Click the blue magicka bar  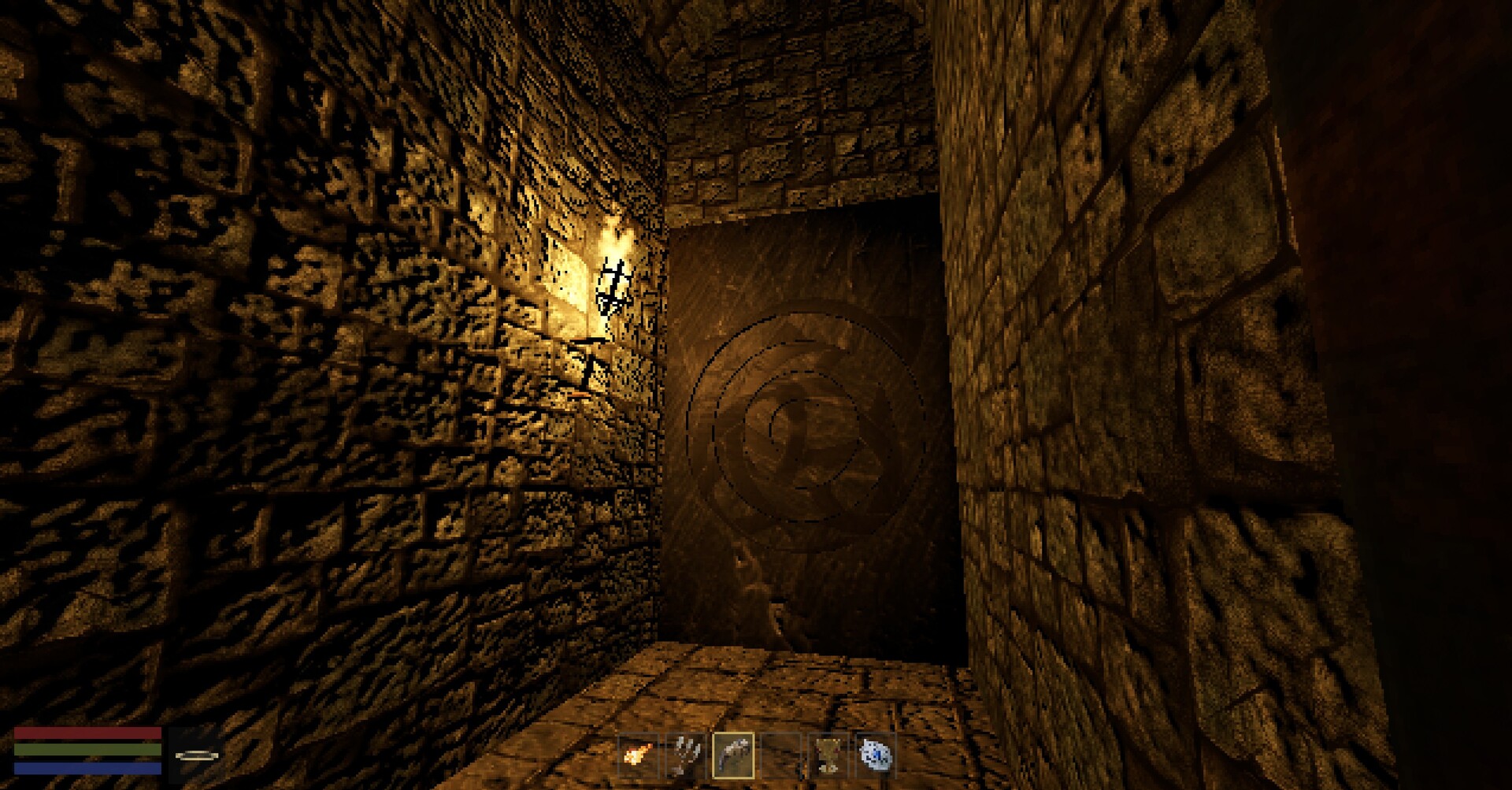click(87, 769)
